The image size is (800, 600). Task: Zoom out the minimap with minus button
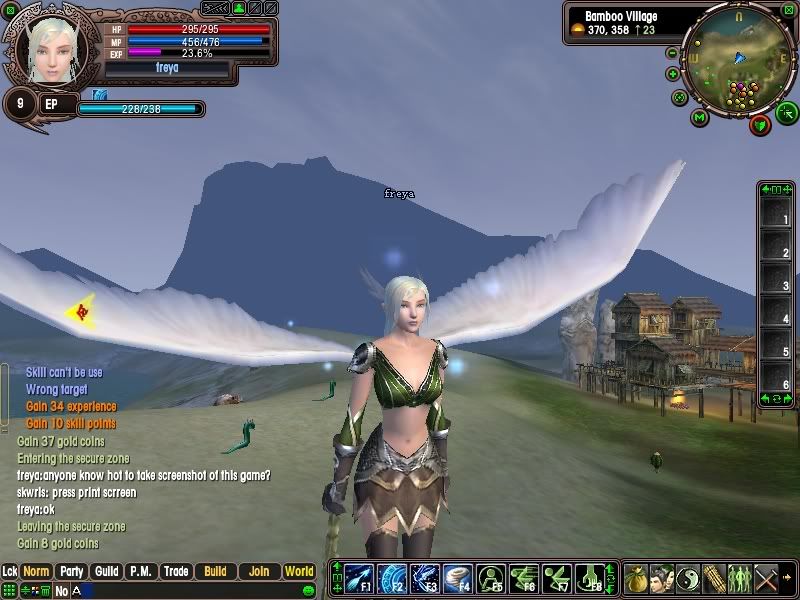[672, 53]
